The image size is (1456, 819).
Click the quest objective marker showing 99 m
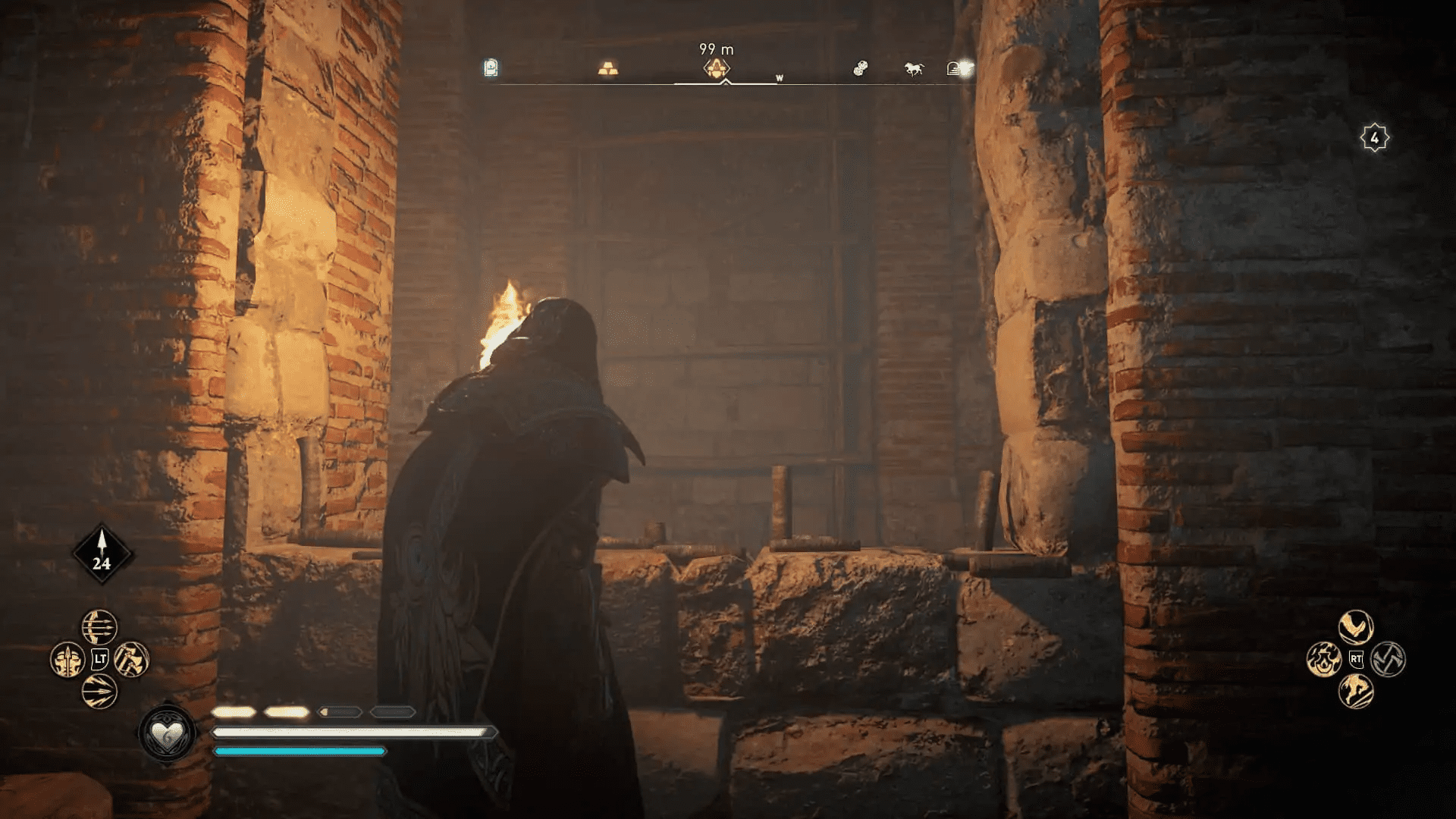pyautogui.click(x=718, y=69)
